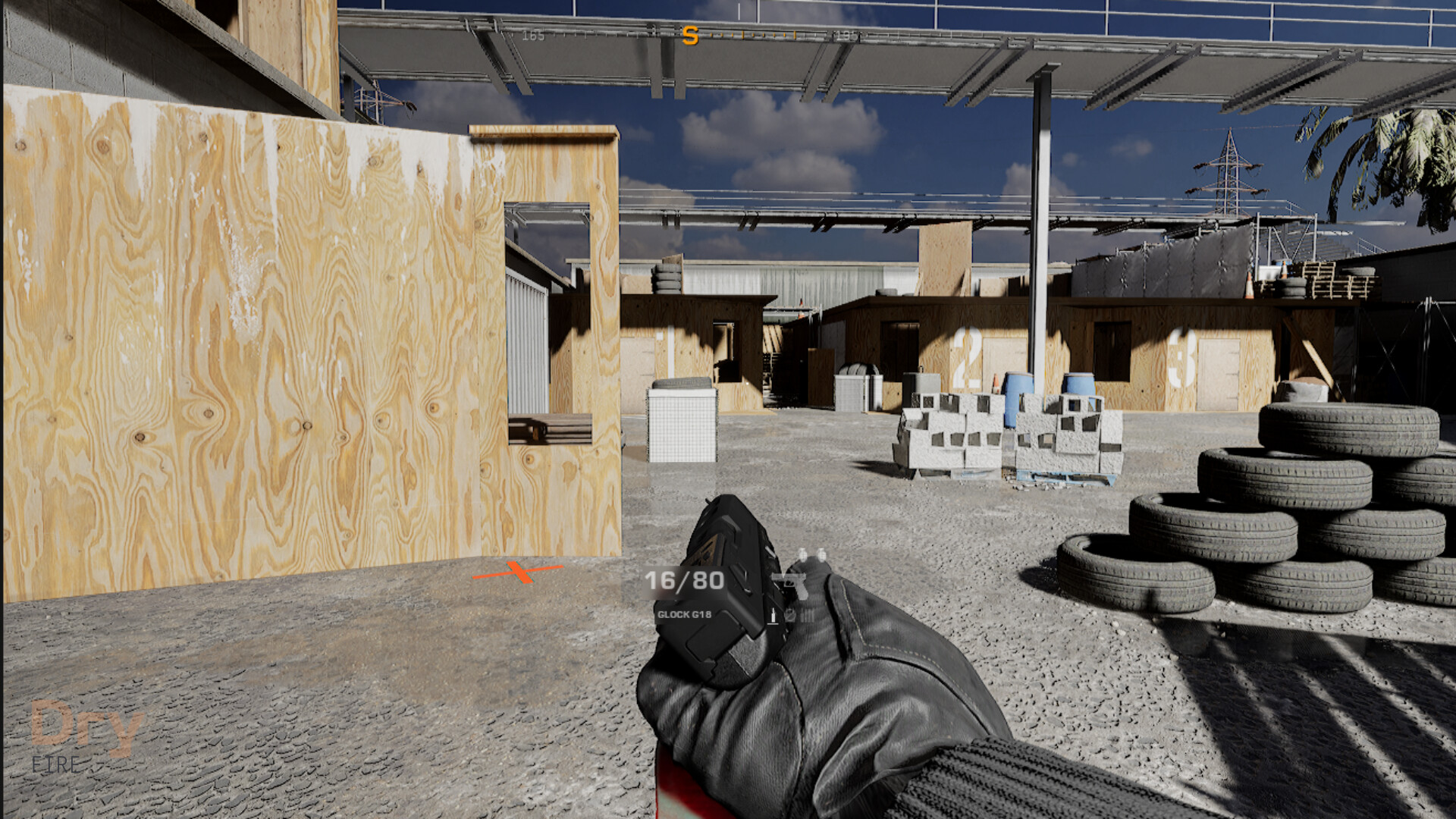Viewport: 1456px width, 819px height.
Task: Click the second grenade icon in the HUD
Action: tap(822, 555)
